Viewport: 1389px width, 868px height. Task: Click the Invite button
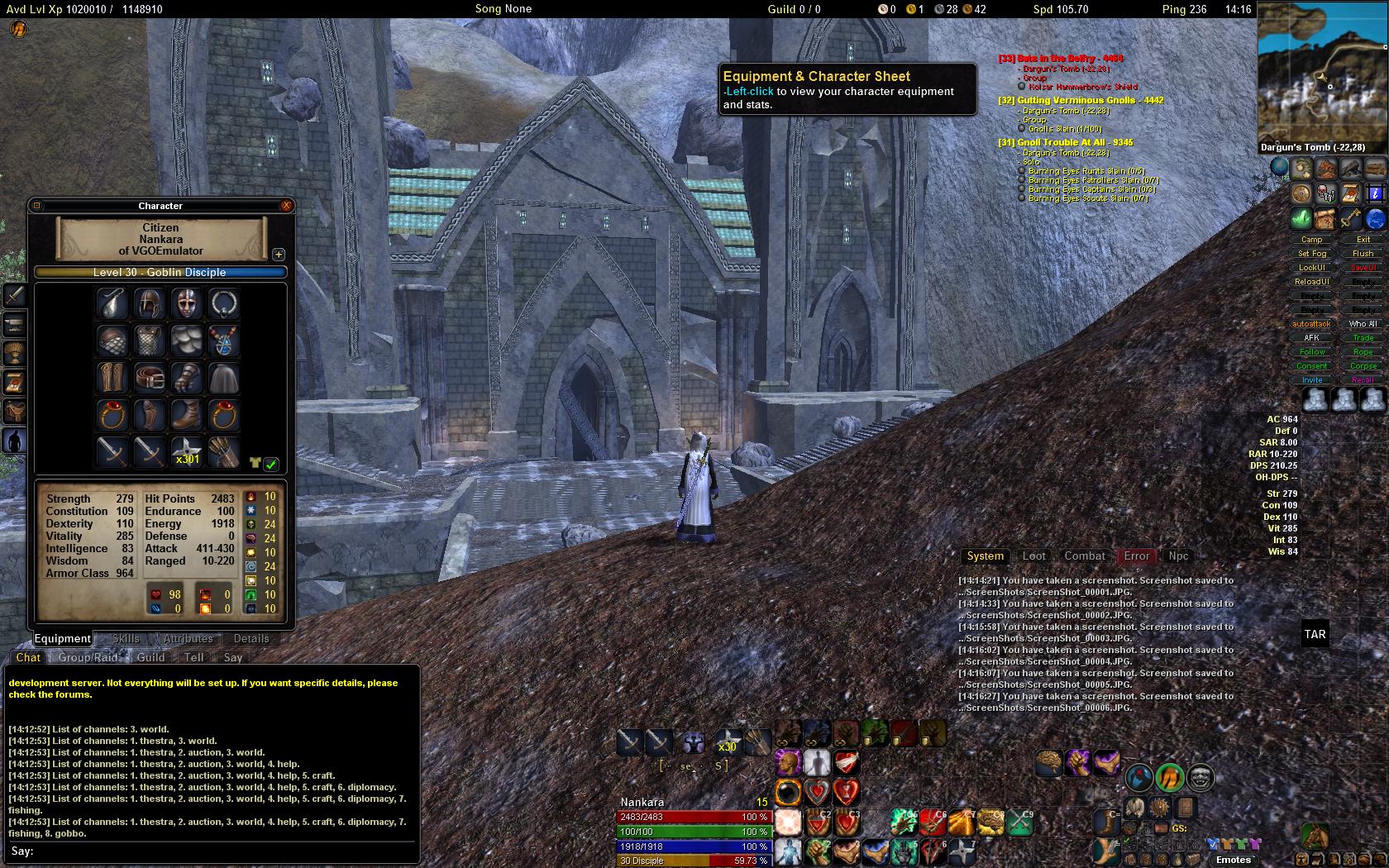pos(1312,380)
